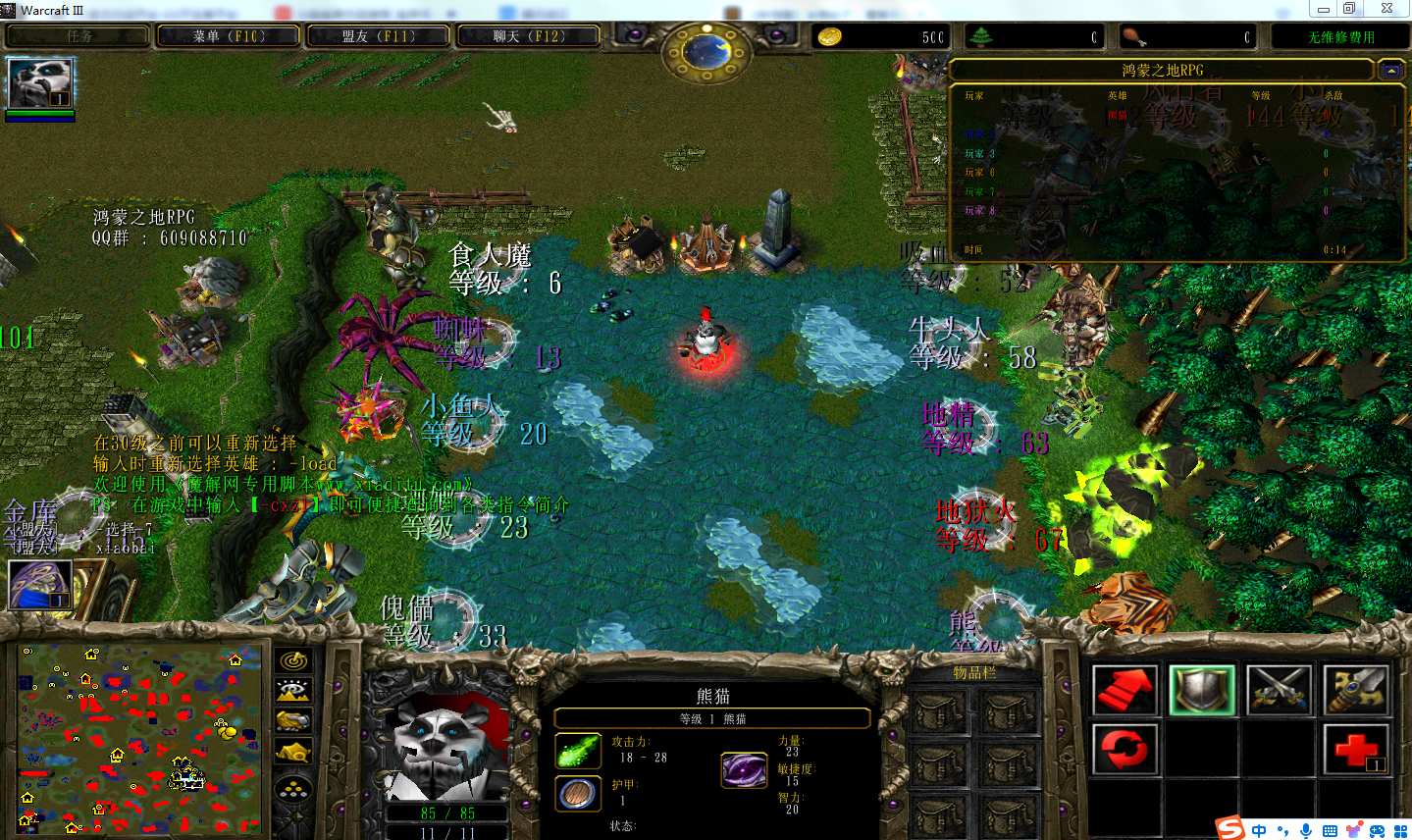Select the blue-masked hero icon above minimap

coord(39,585)
